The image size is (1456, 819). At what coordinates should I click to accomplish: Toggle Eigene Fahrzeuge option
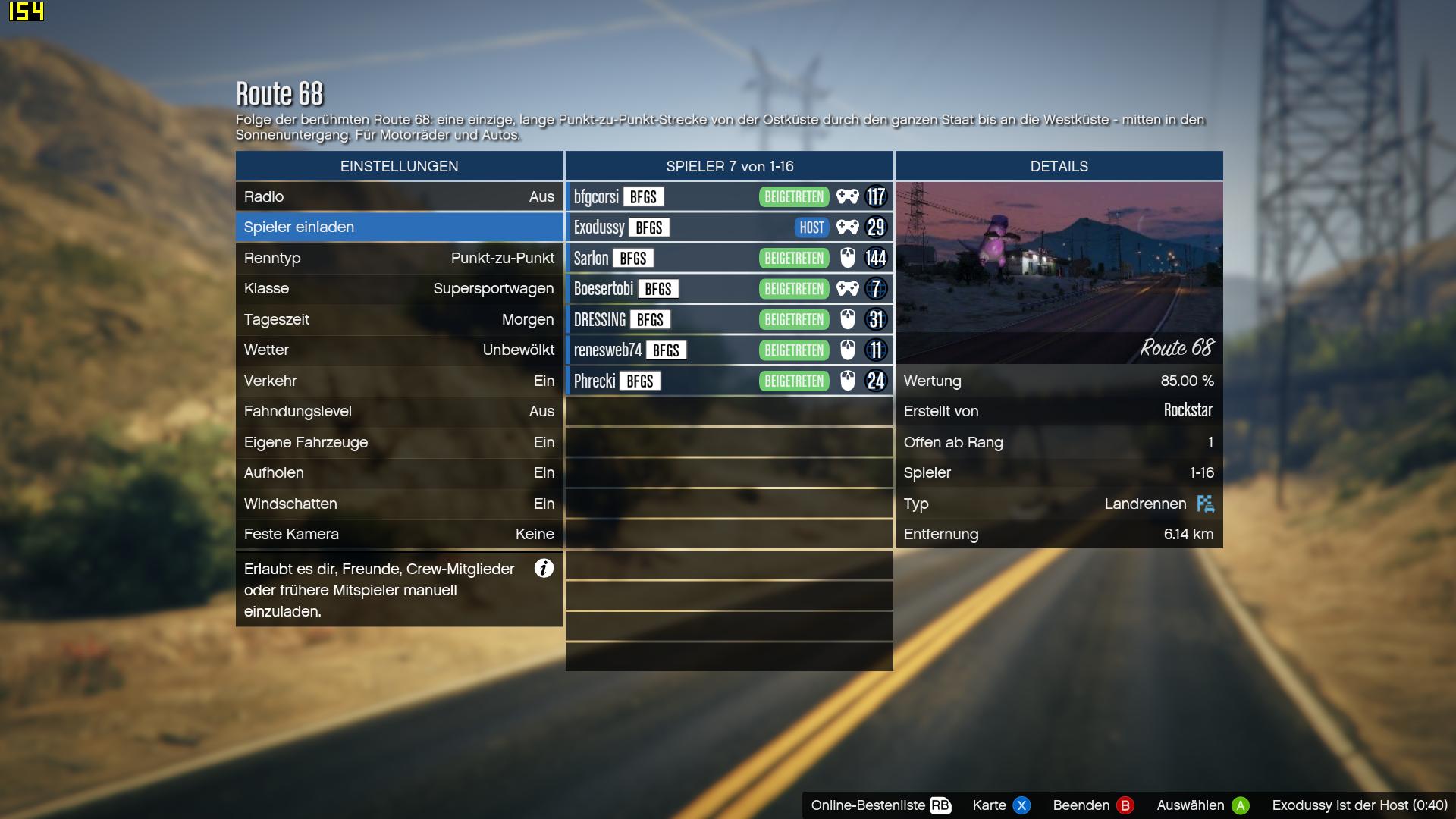[x=399, y=442]
